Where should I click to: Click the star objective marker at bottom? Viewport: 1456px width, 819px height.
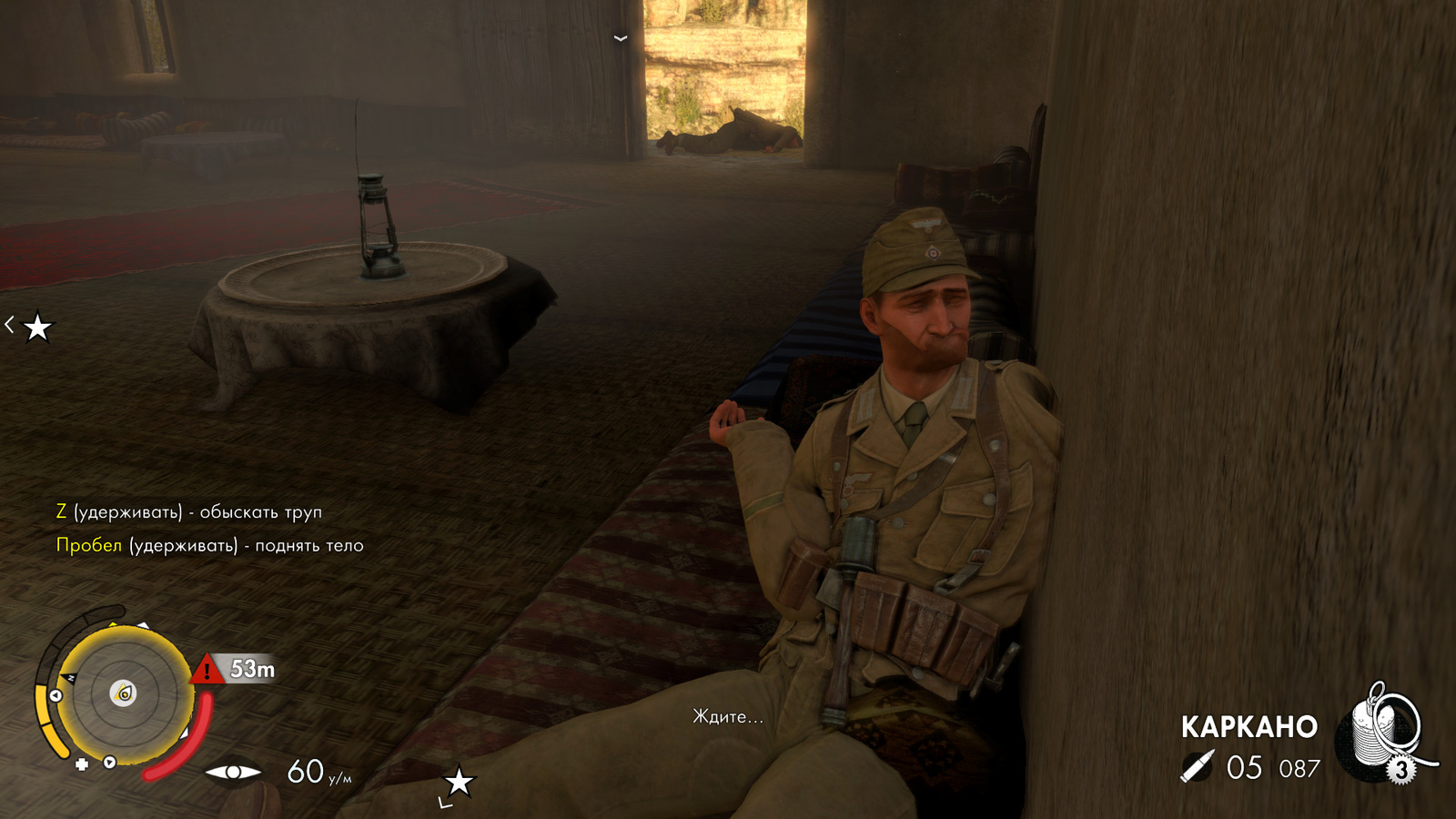(x=459, y=781)
